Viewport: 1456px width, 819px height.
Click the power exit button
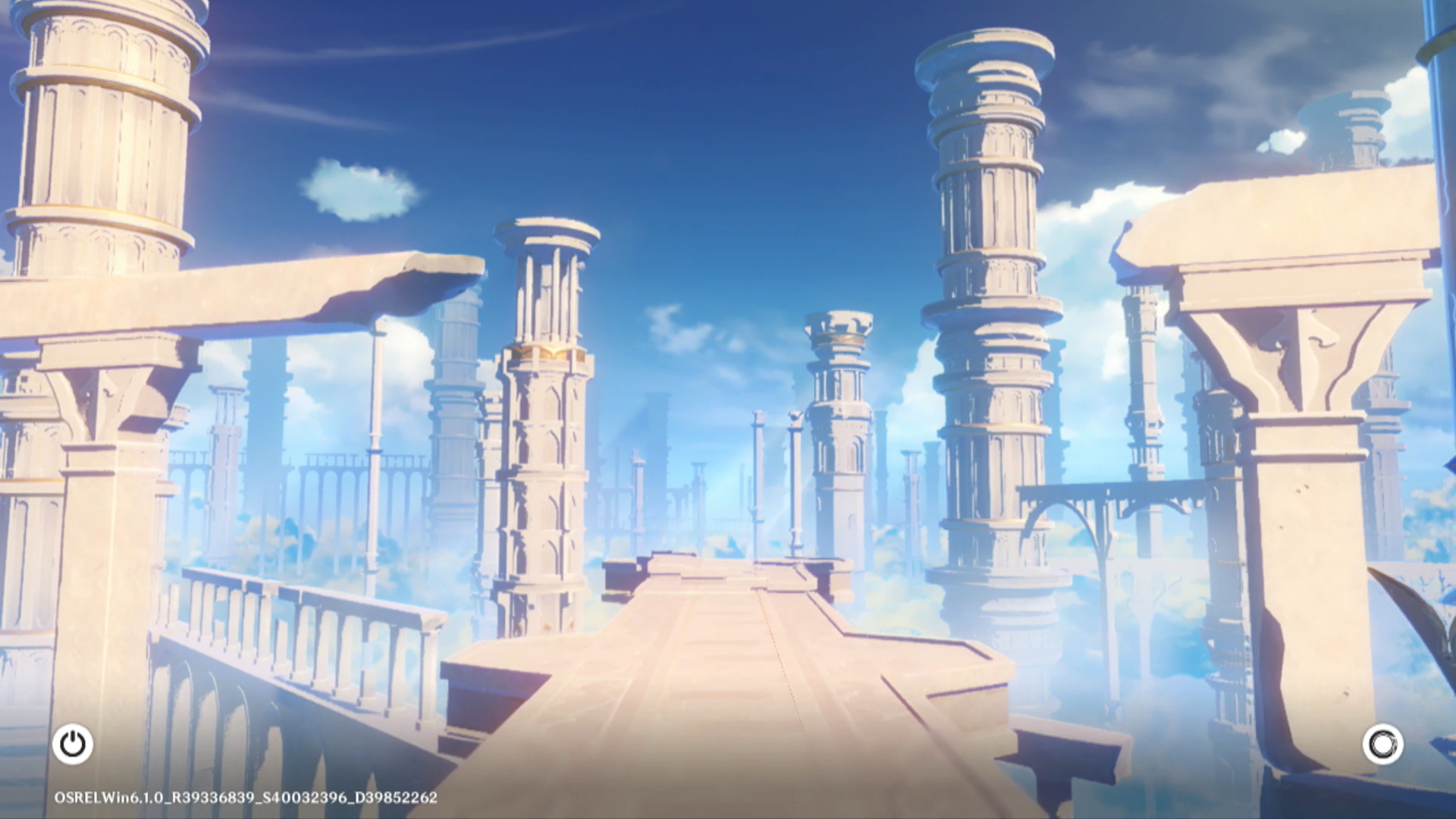click(73, 744)
